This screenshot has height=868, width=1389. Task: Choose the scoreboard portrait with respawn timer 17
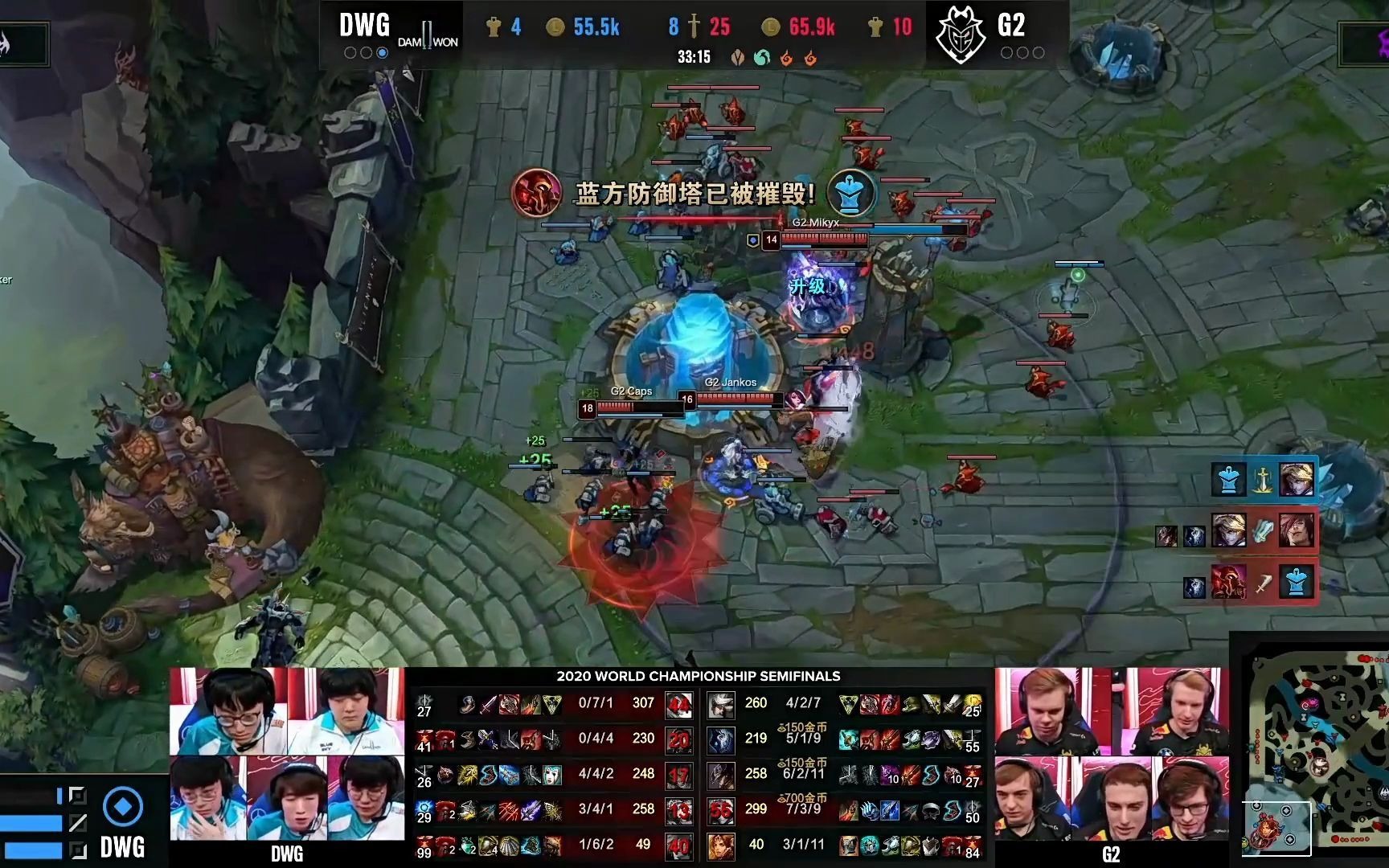679,775
